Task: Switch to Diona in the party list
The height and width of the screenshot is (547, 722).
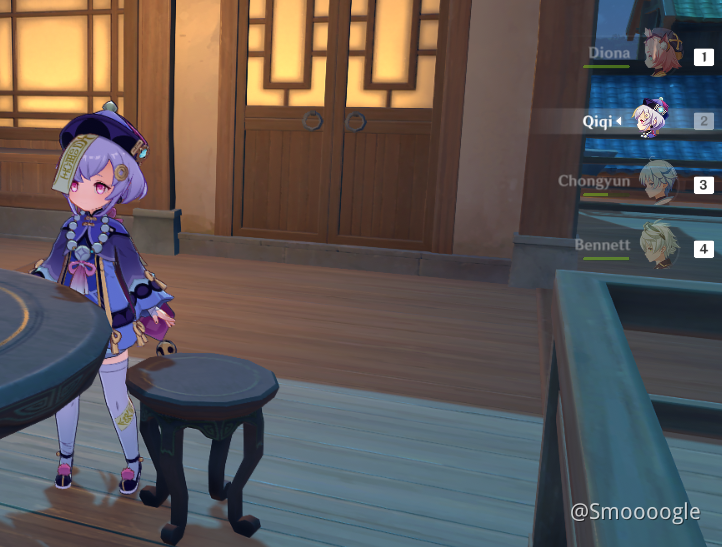Action: point(660,56)
